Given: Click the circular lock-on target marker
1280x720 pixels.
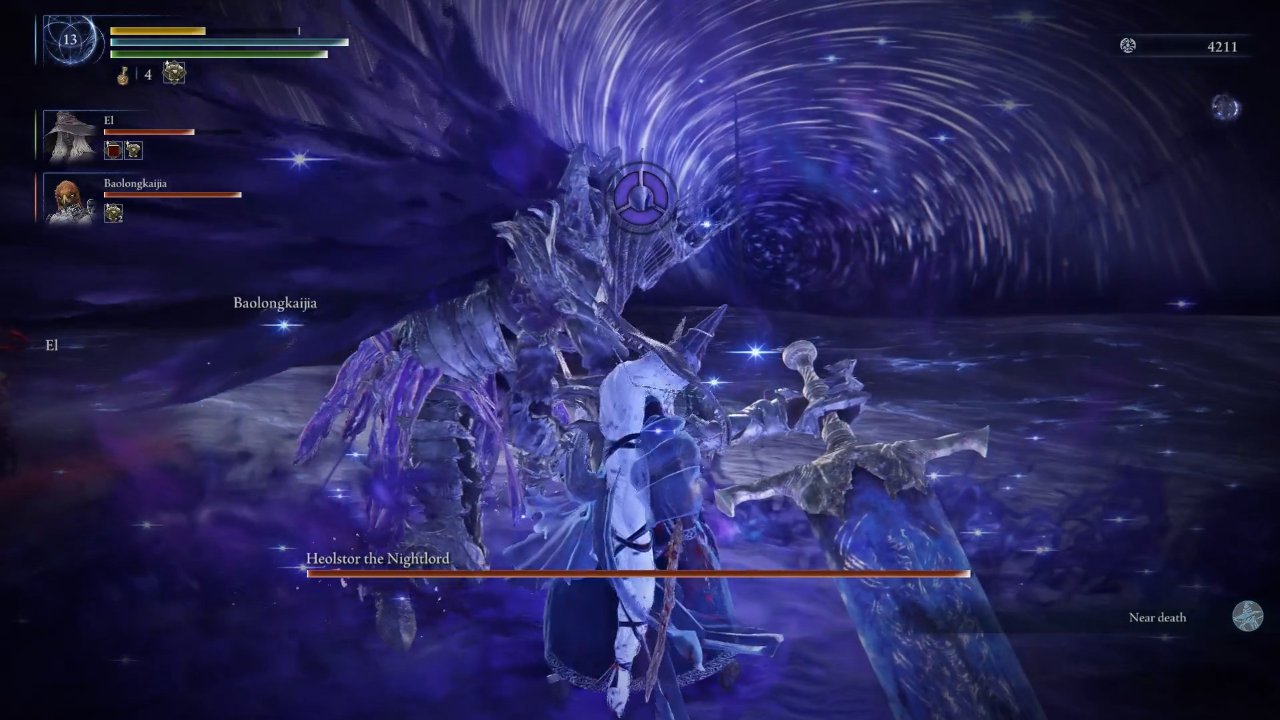Looking at the screenshot, I should pos(638,192).
